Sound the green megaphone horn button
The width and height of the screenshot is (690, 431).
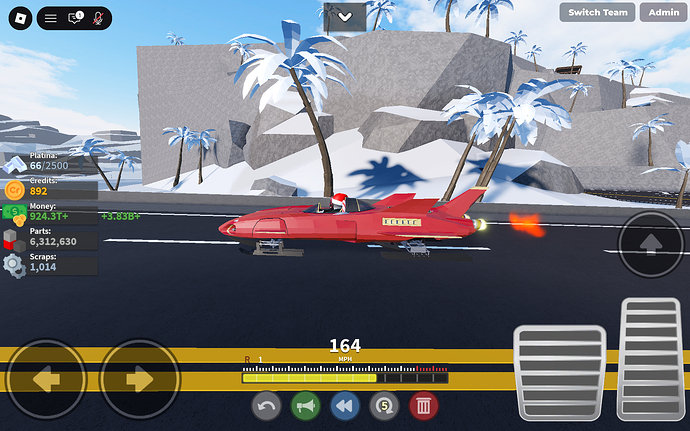[305, 406]
